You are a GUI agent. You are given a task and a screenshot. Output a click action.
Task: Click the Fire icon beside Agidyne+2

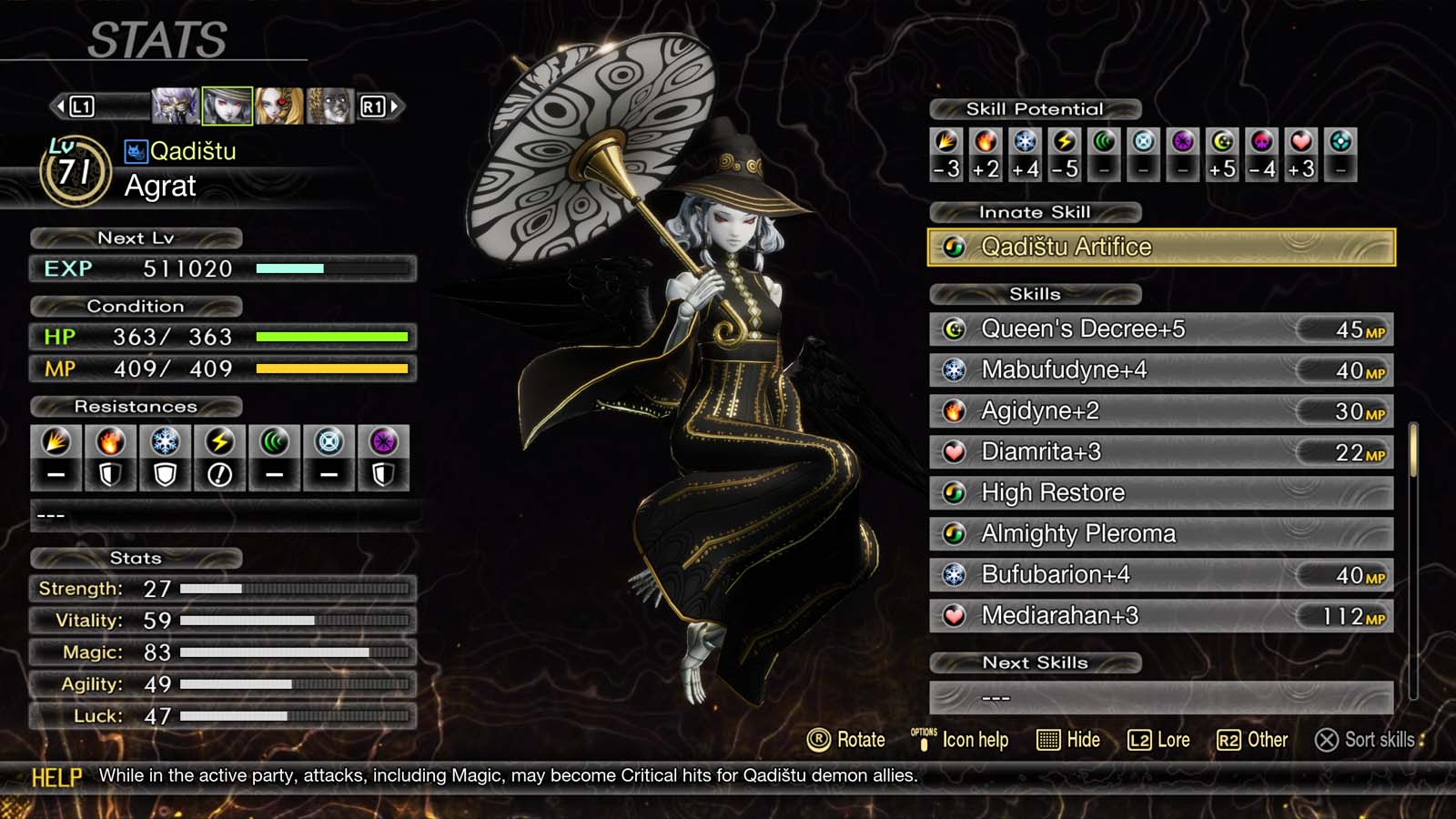coord(955,410)
